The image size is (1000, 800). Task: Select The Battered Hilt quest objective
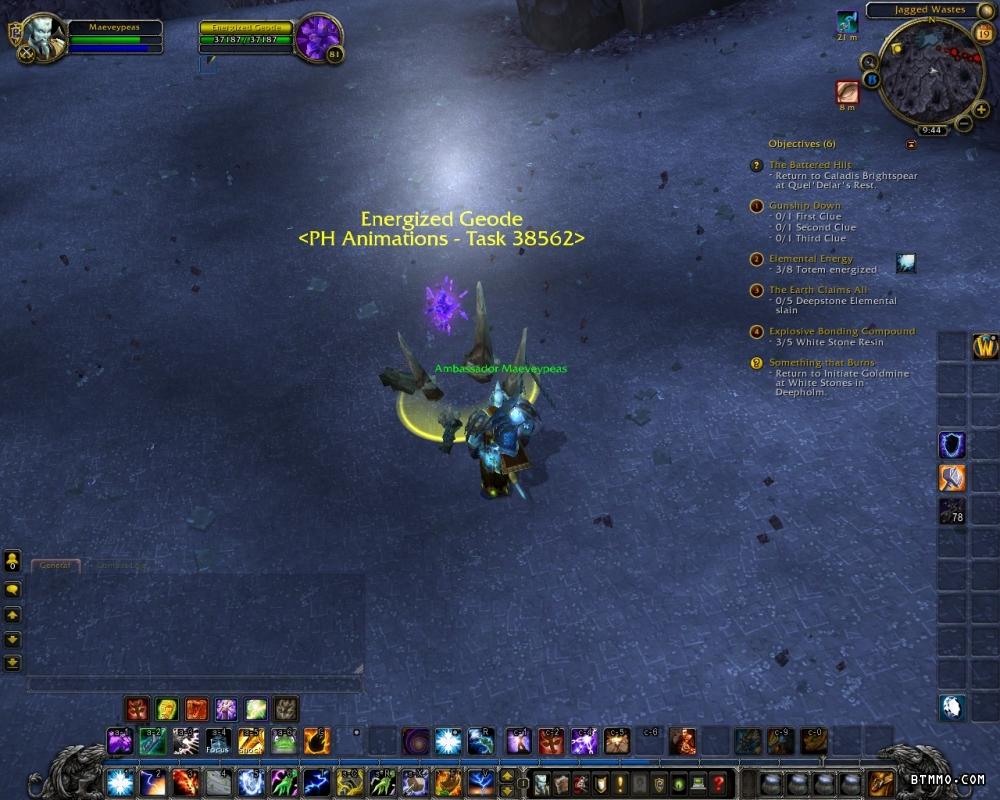[809, 164]
